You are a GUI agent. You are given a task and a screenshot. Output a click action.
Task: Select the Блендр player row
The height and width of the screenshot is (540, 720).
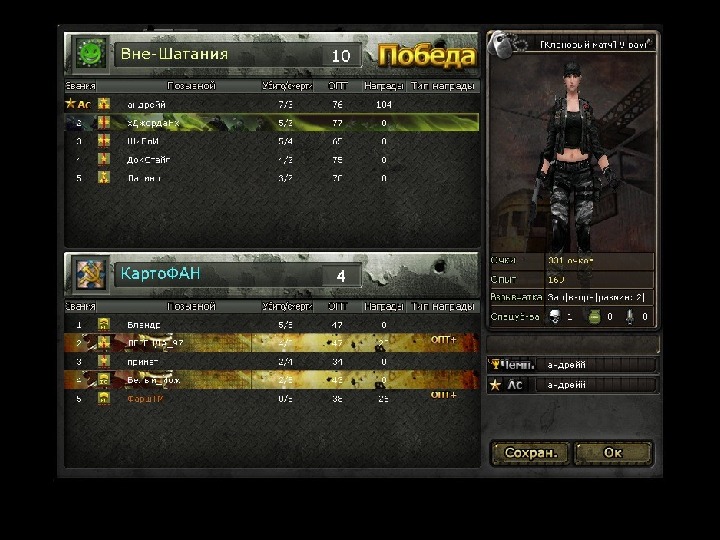[270, 325]
